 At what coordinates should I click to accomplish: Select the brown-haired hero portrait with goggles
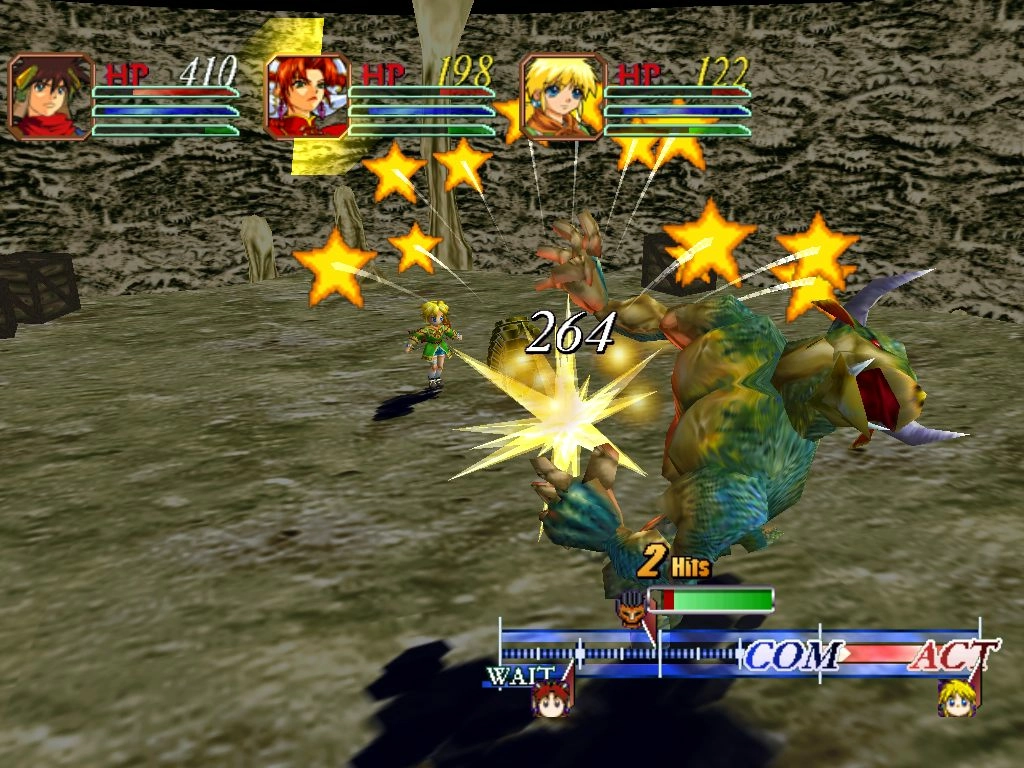(51, 96)
